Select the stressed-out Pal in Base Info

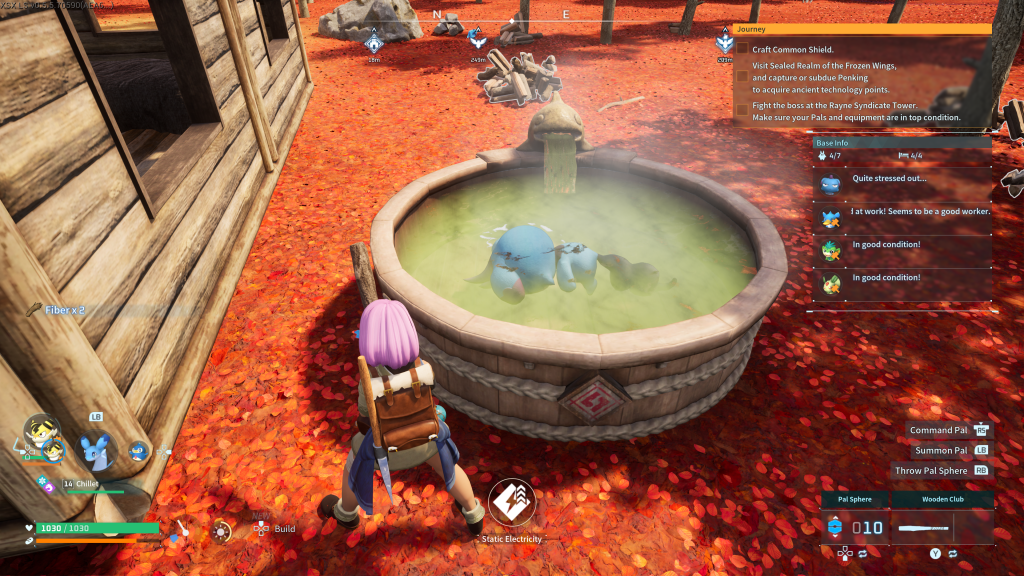[x=901, y=182]
